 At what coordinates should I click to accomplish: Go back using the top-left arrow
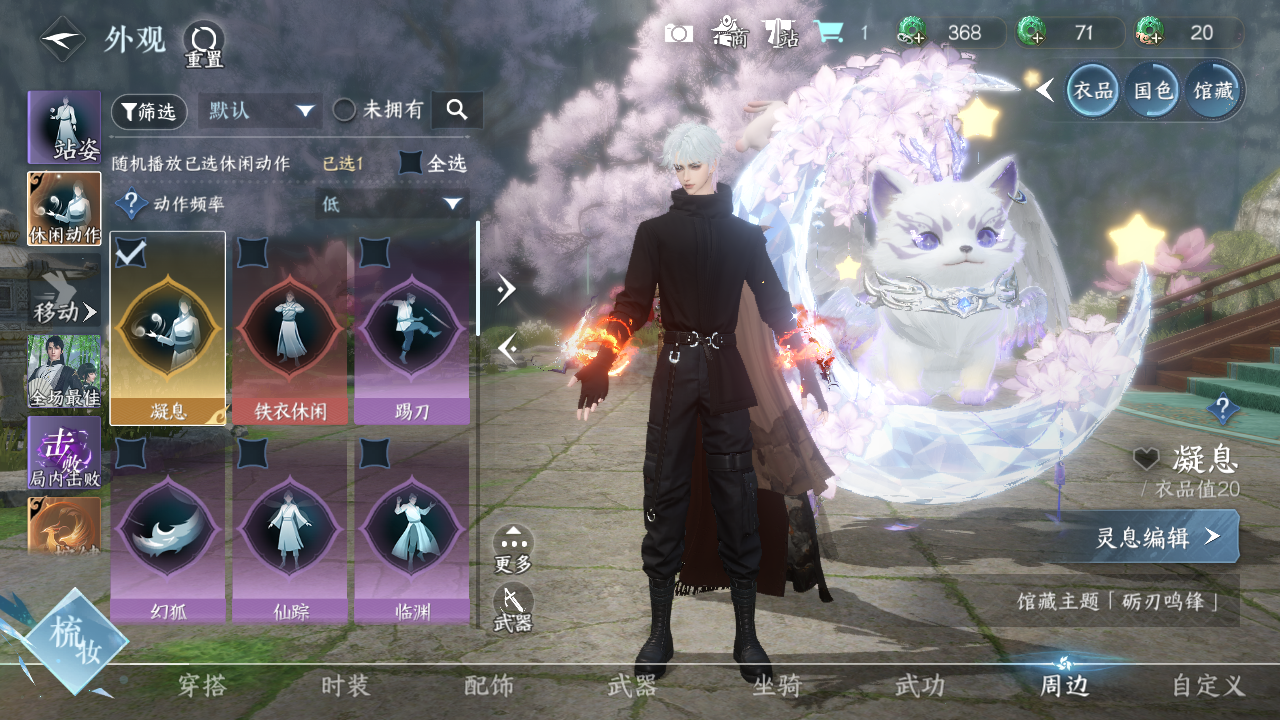[62, 40]
